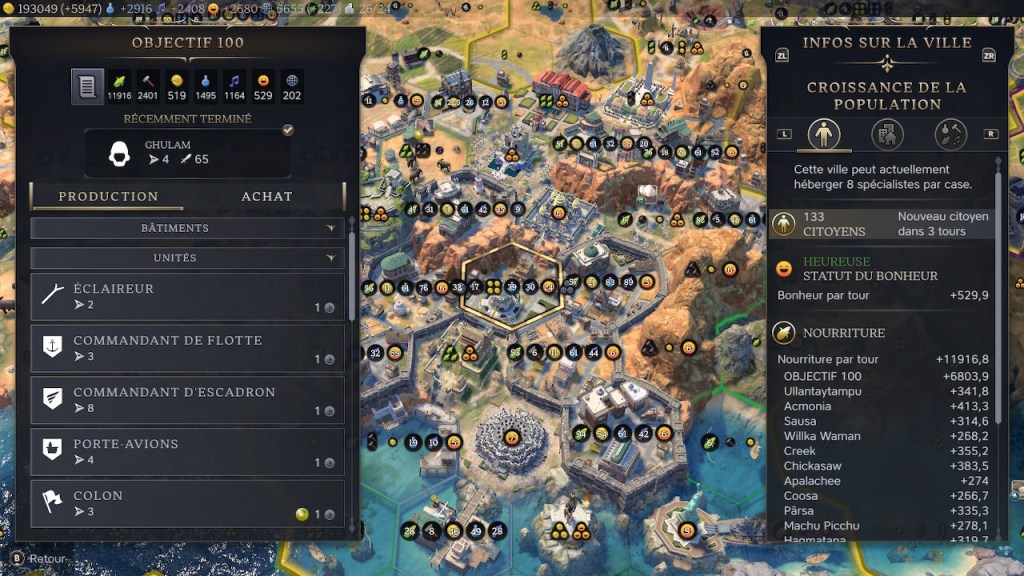
Task: Select the gold yield showing 519
Action: click(x=177, y=87)
